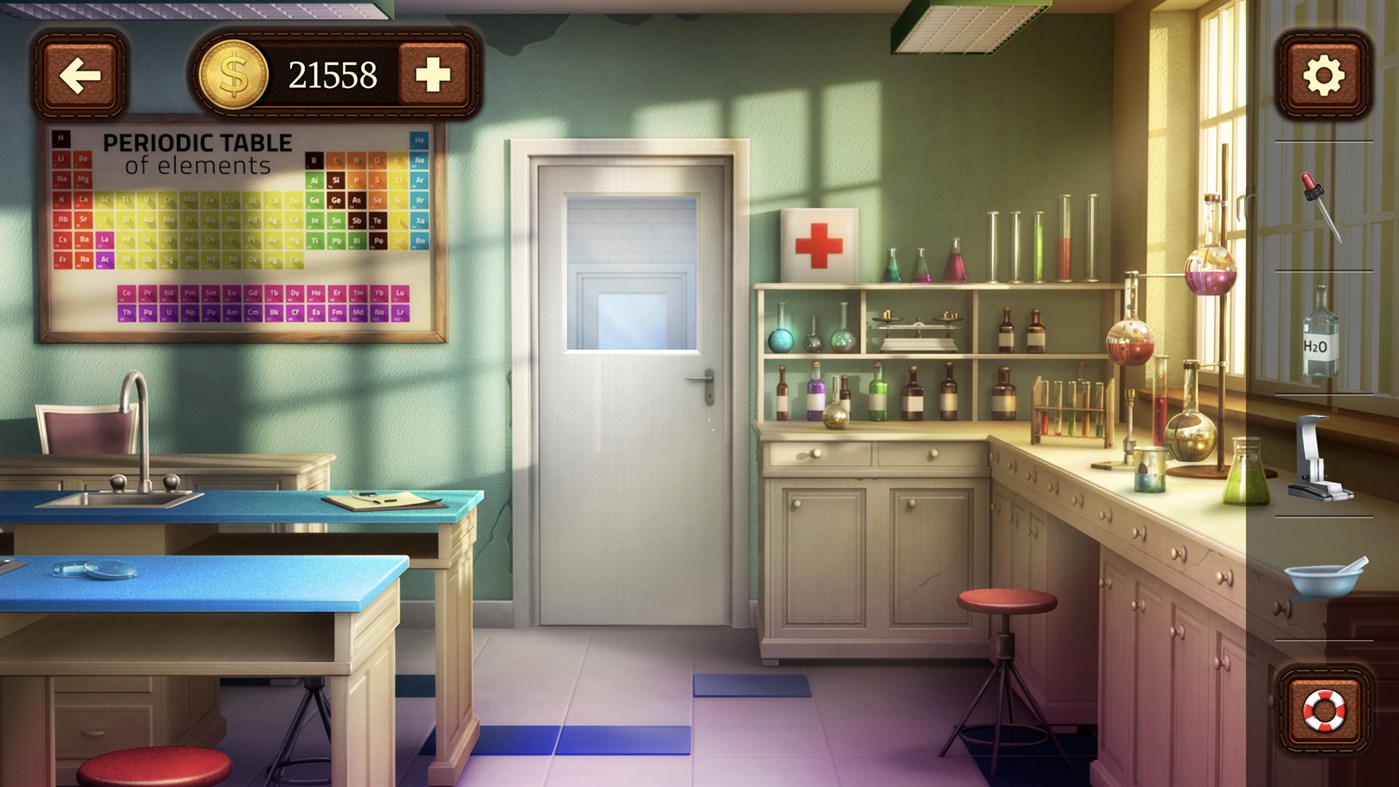Click the dollar coin currency icon
The height and width of the screenshot is (787, 1399).
coord(234,73)
